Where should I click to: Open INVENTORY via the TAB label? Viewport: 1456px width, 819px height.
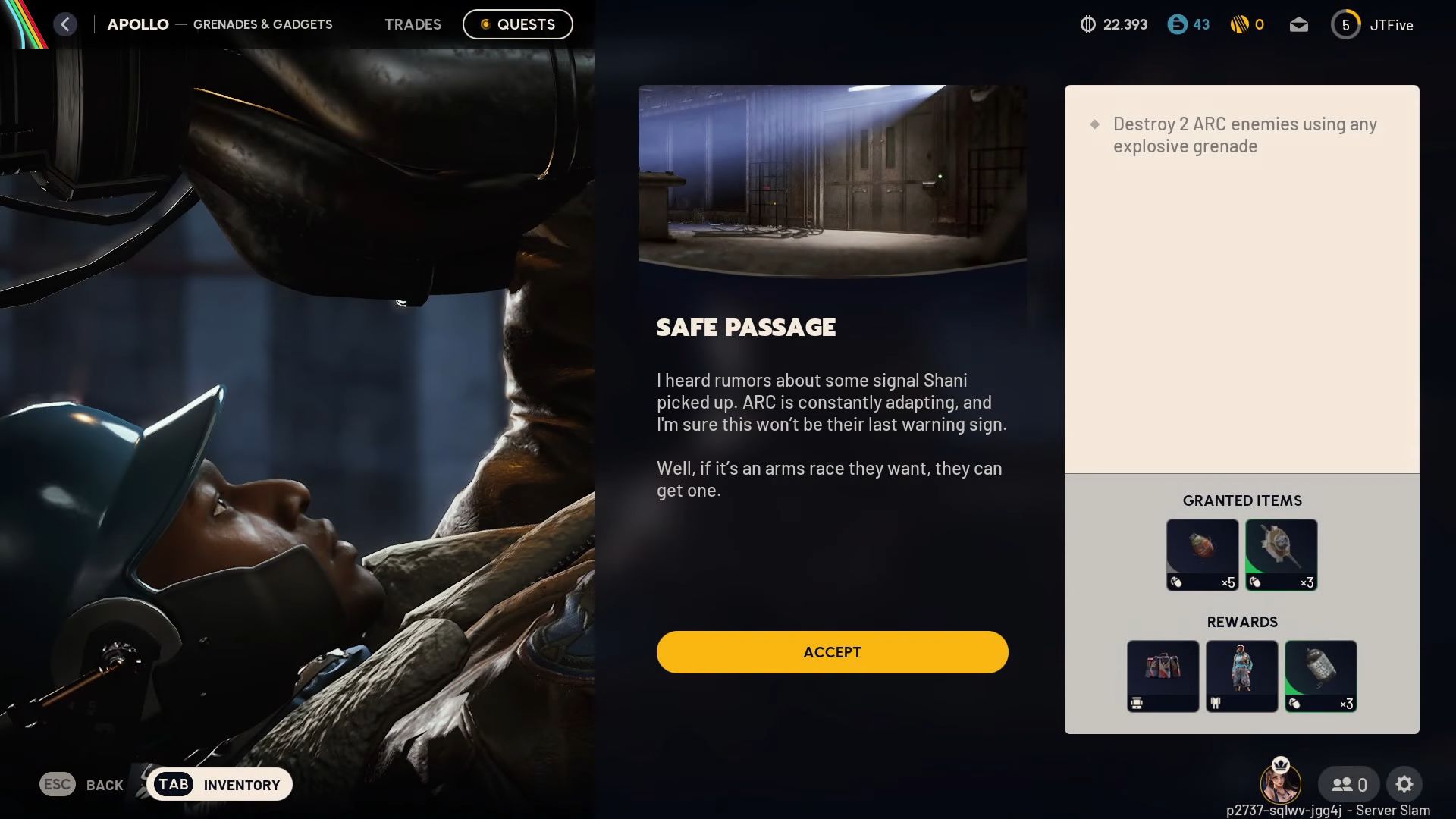click(x=220, y=784)
